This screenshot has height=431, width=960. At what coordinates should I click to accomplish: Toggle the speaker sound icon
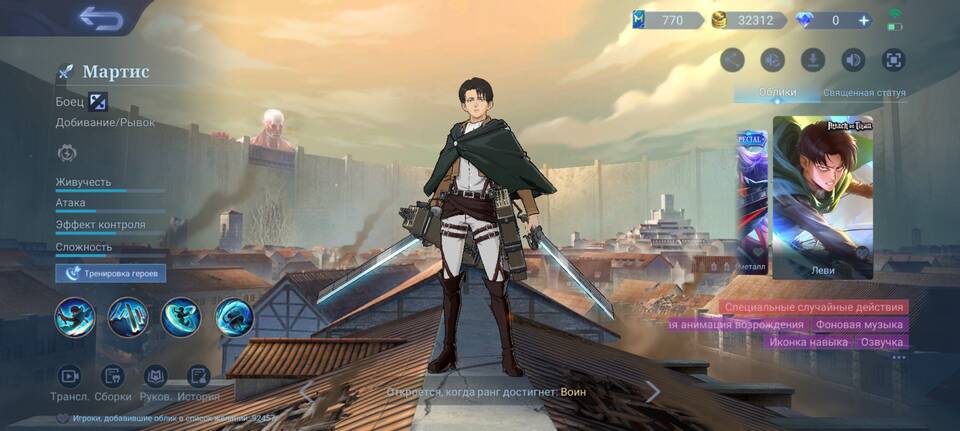[x=853, y=60]
